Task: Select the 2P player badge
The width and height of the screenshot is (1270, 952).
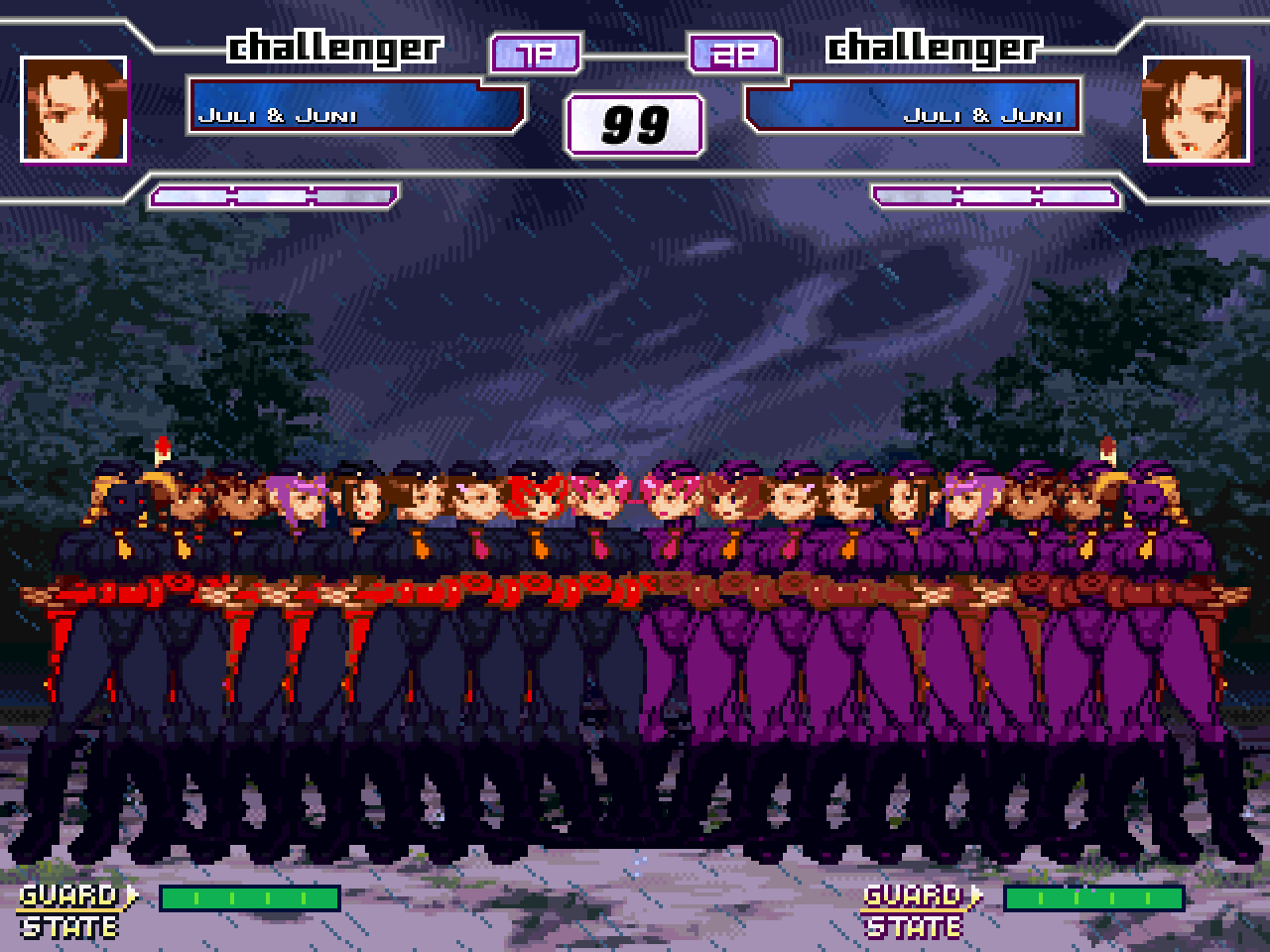Action: 731,55
